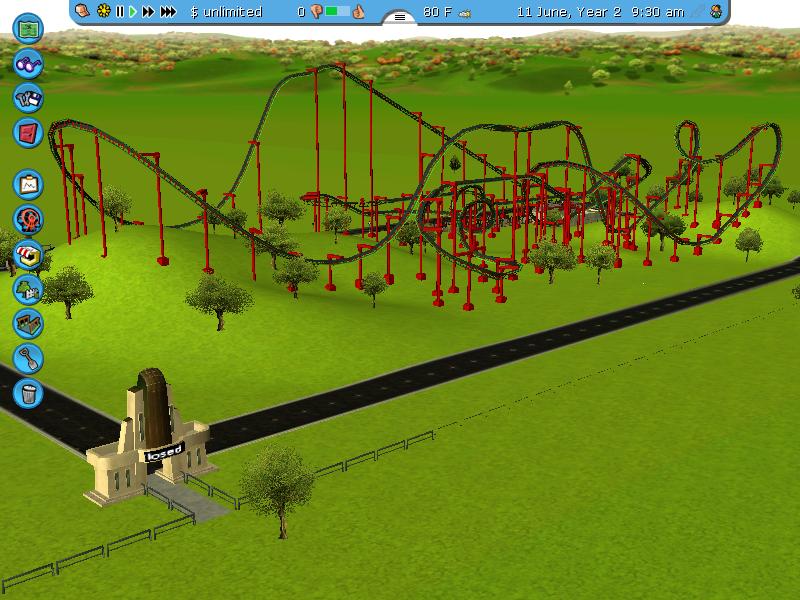Image resolution: width=800 pixels, height=600 pixels.
Task: Pause the game
Action: [x=120, y=12]
